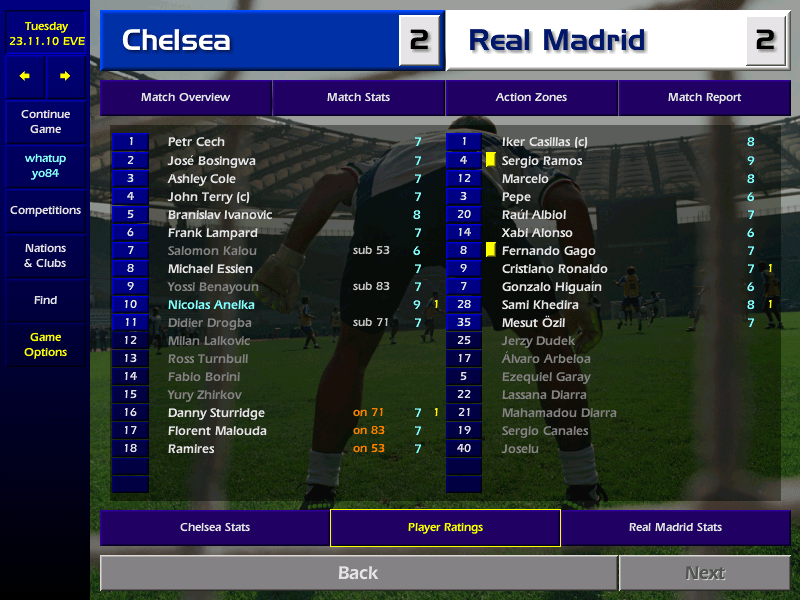The height and width of the screenshot is (600, 800).
Task: Show Real Madrid Stats
Action: [675, 527]
